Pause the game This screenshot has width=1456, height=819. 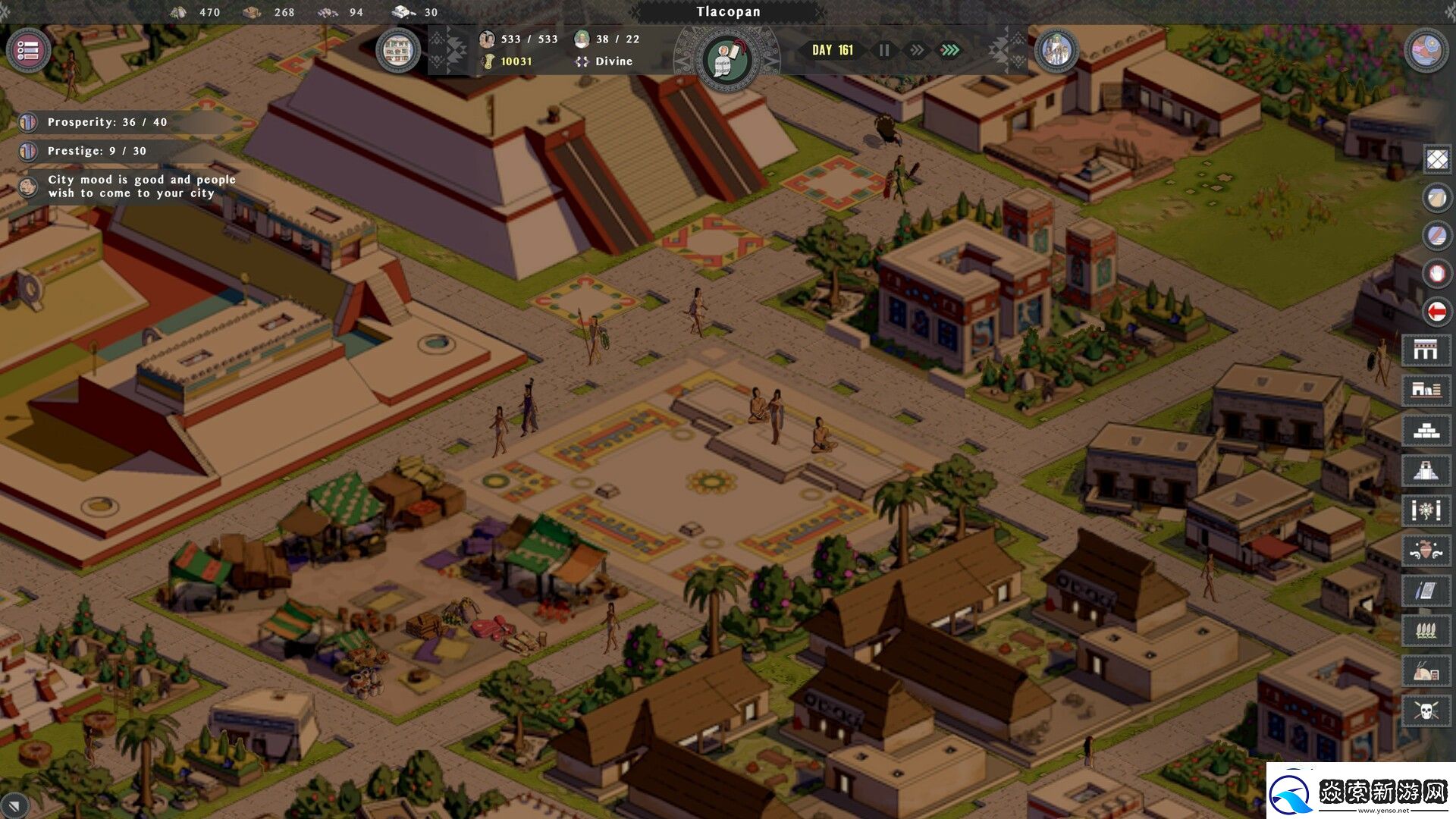(x=884, y=50)
